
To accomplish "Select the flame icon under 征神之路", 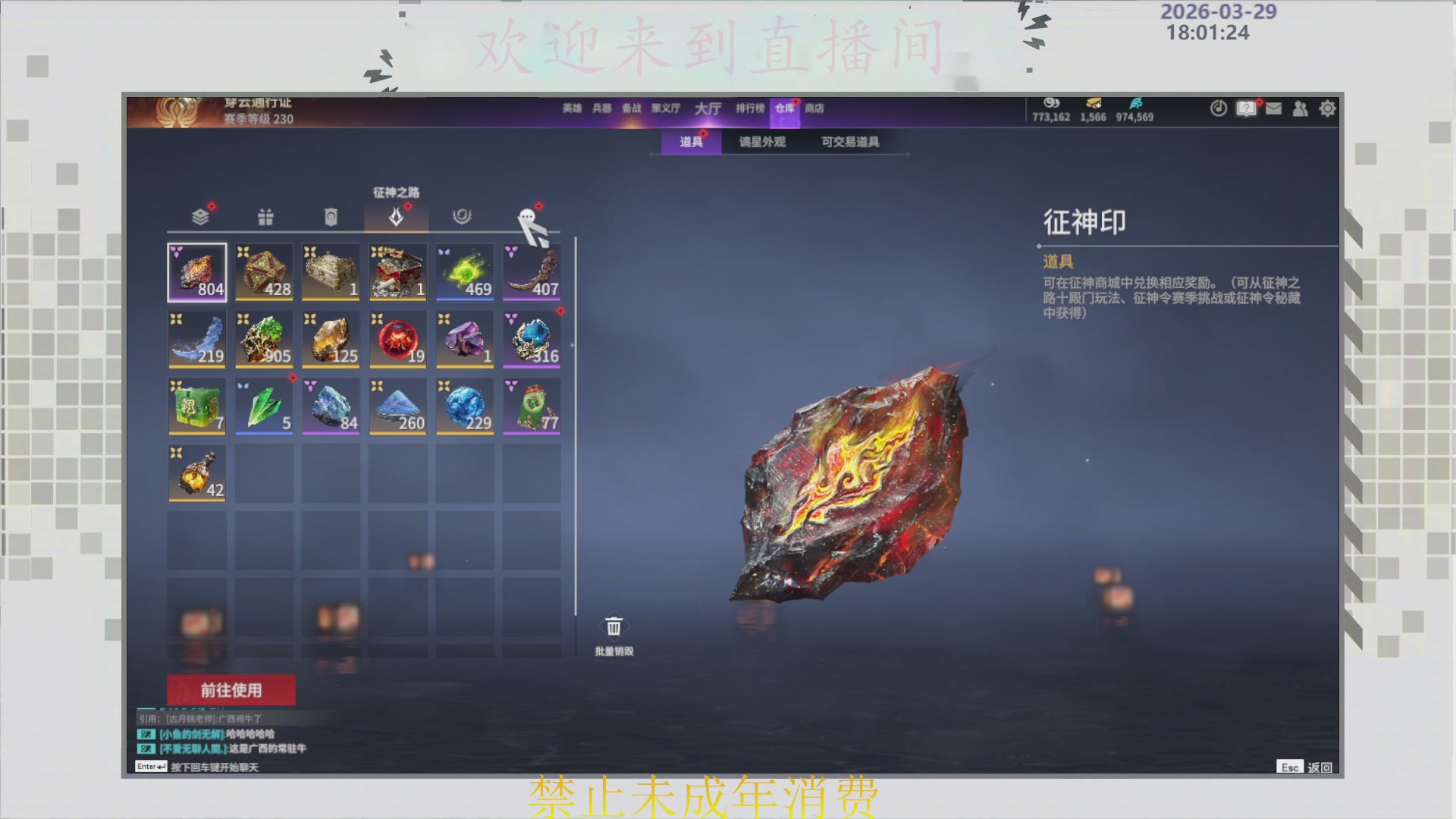I will coord(397,217).
